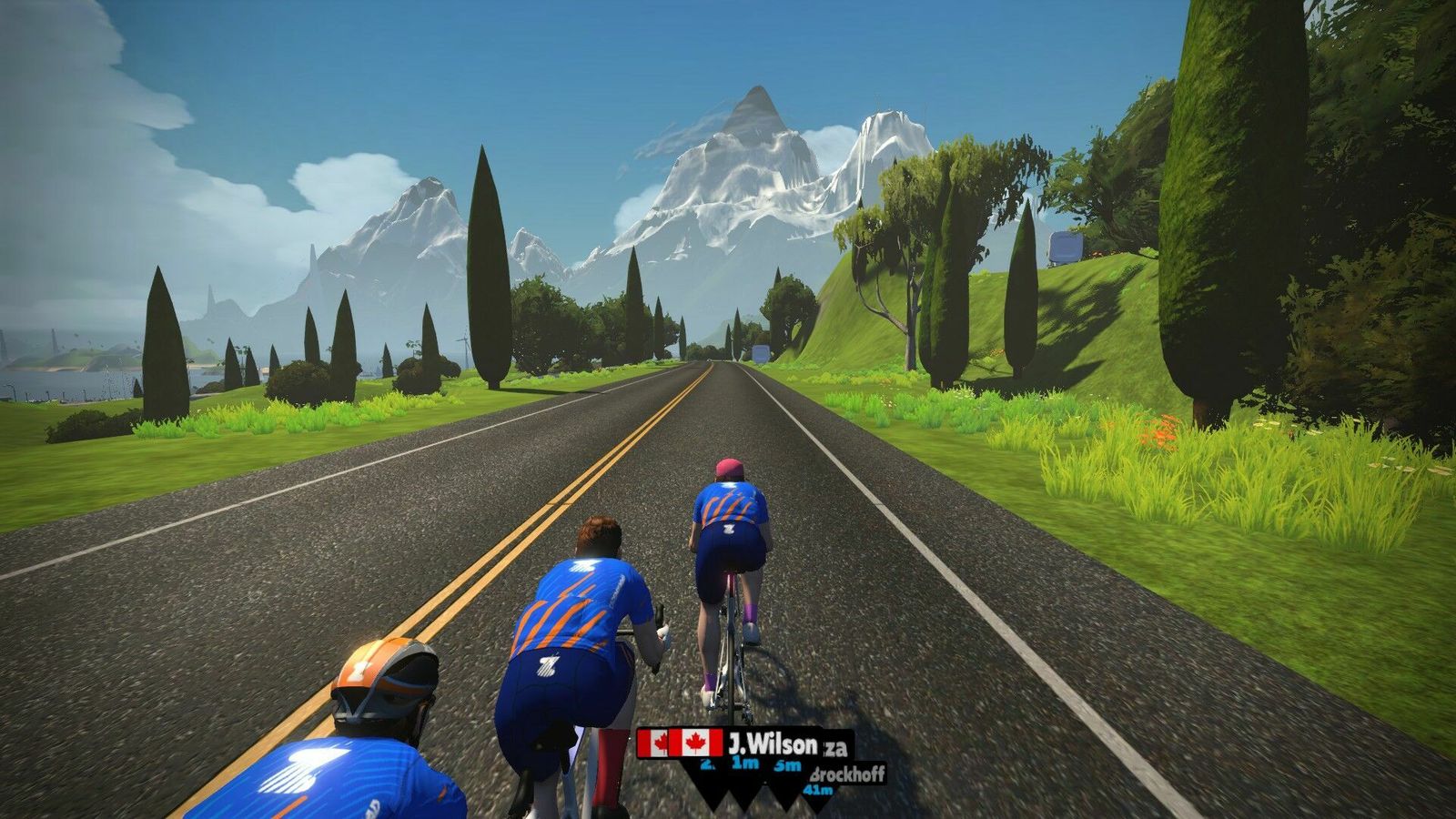
Task: Select the J.Wilson rider name tag
Action: [x=770, y=744]
